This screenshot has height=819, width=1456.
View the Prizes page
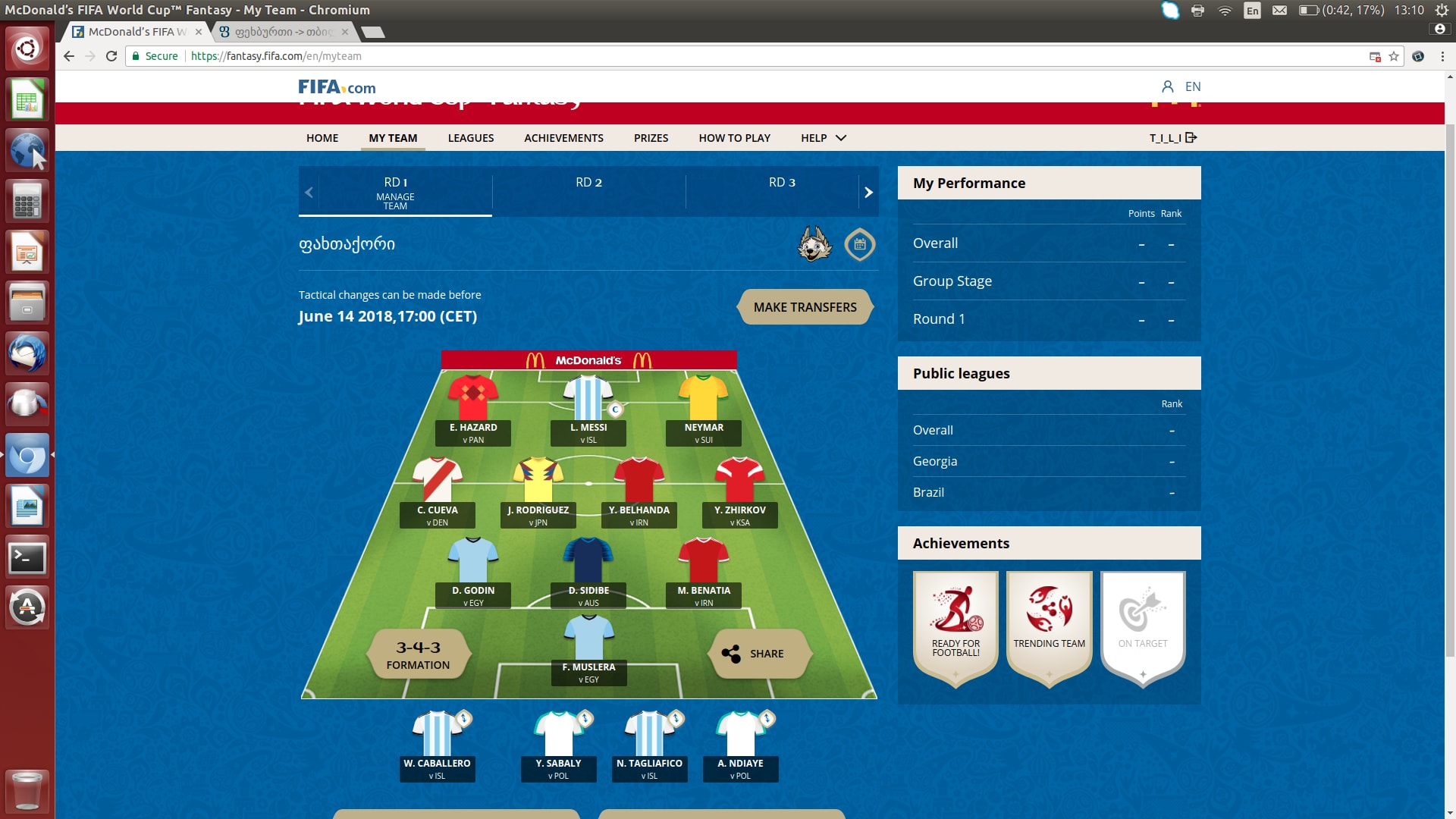651,138
